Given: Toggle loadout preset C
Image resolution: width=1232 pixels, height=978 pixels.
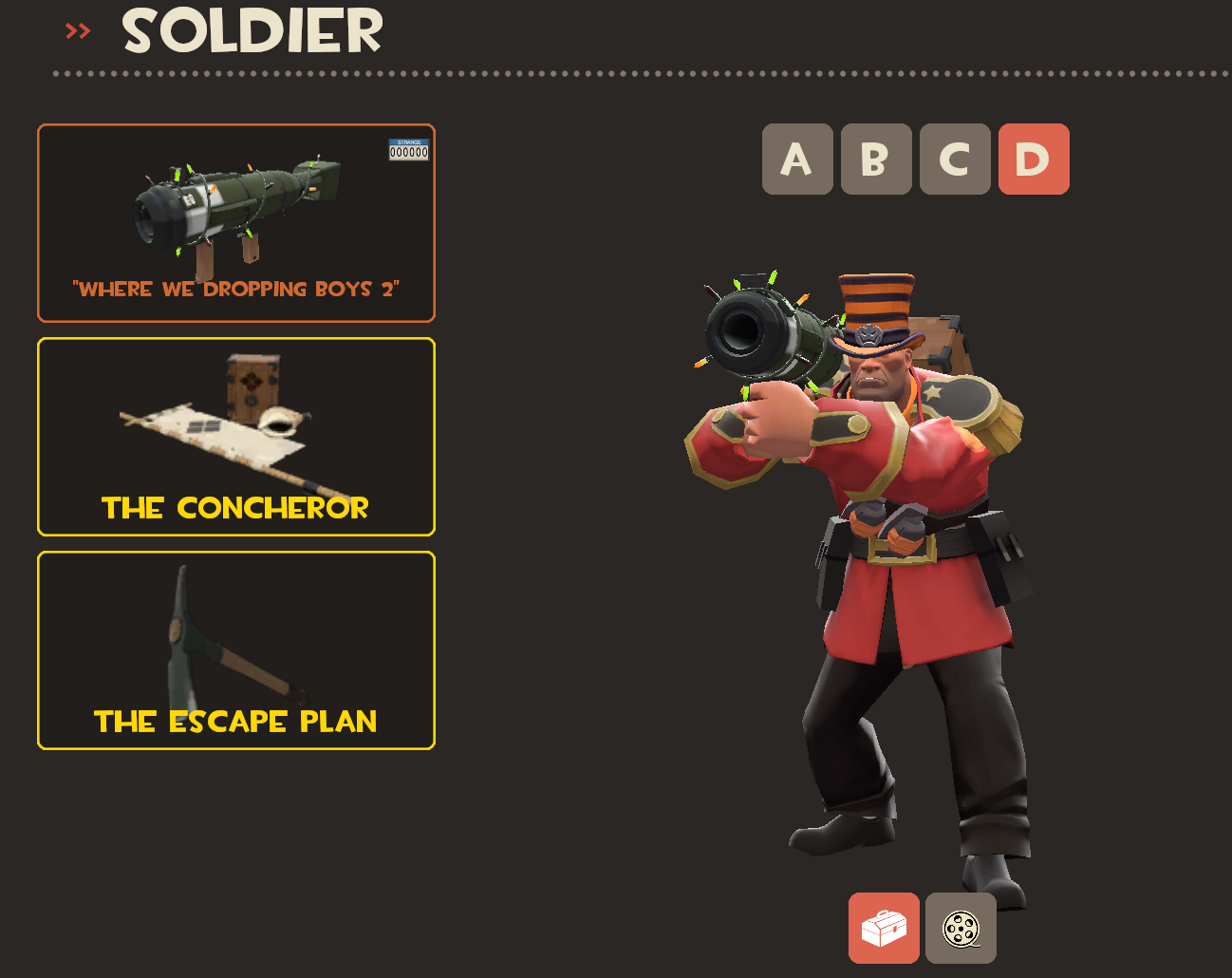Looking at the screenshot, I should 954,159.
